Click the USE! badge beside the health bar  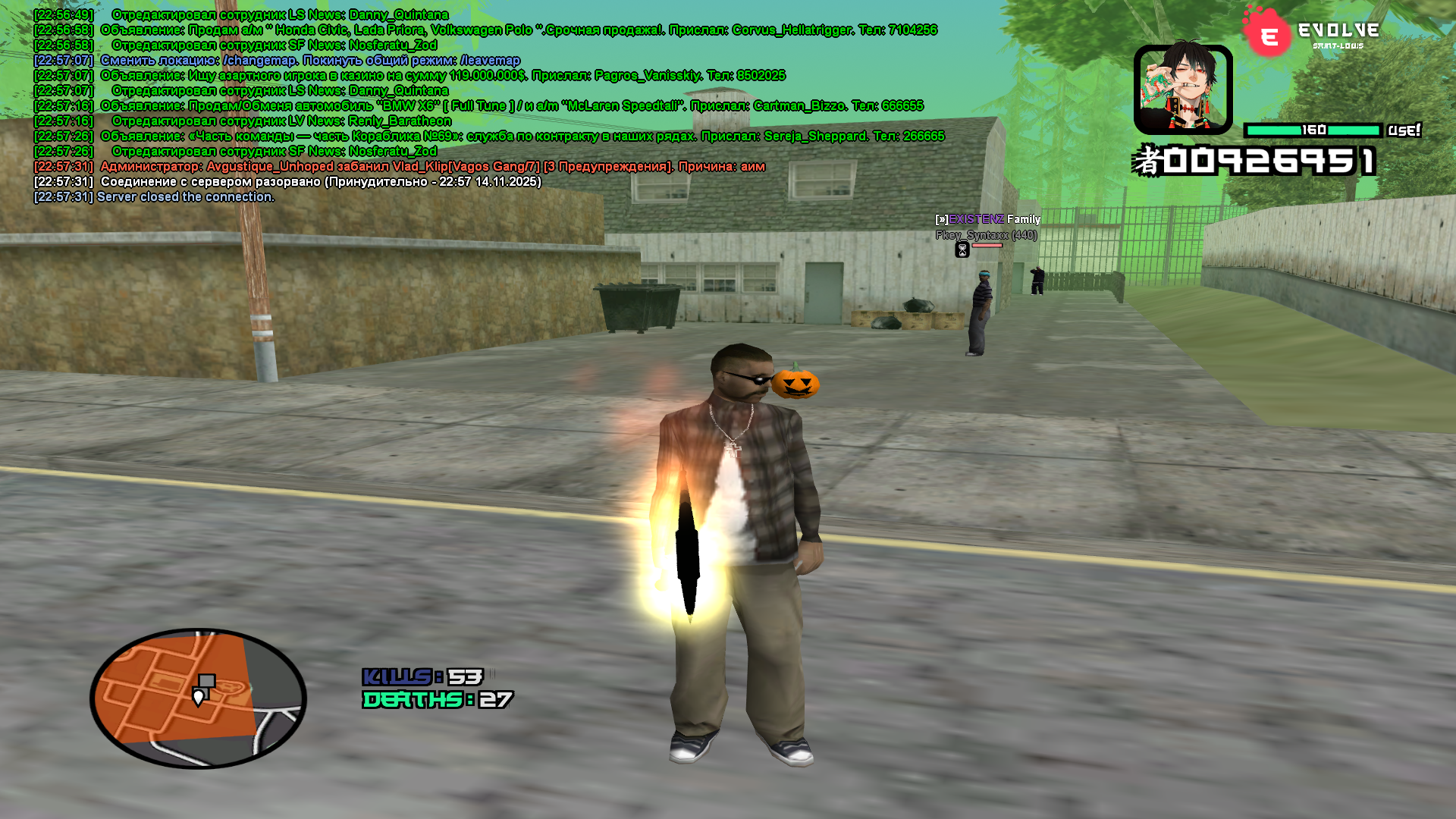coord(1404,130)
